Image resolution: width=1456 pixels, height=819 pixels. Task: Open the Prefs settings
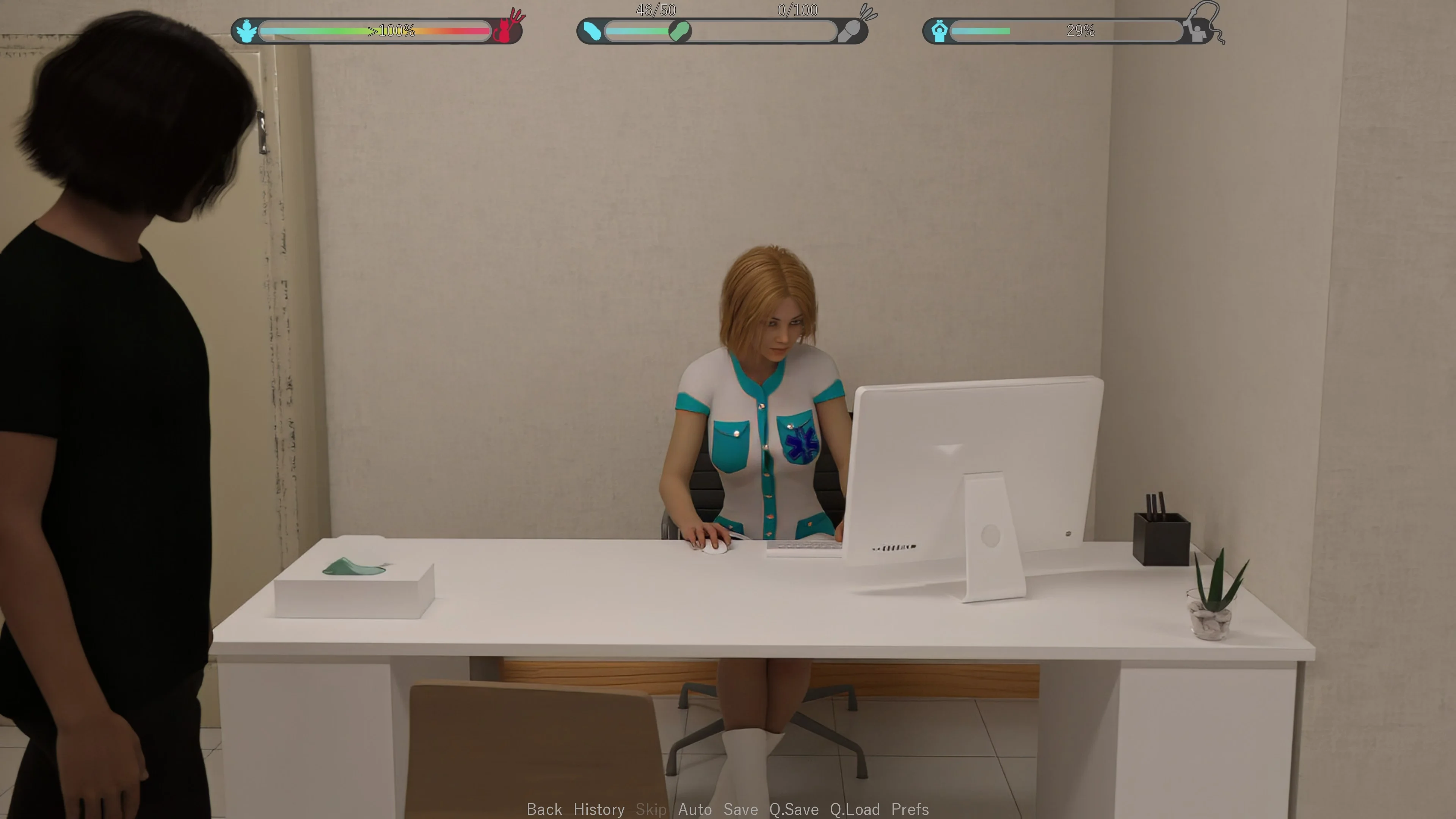coord(910,810)
